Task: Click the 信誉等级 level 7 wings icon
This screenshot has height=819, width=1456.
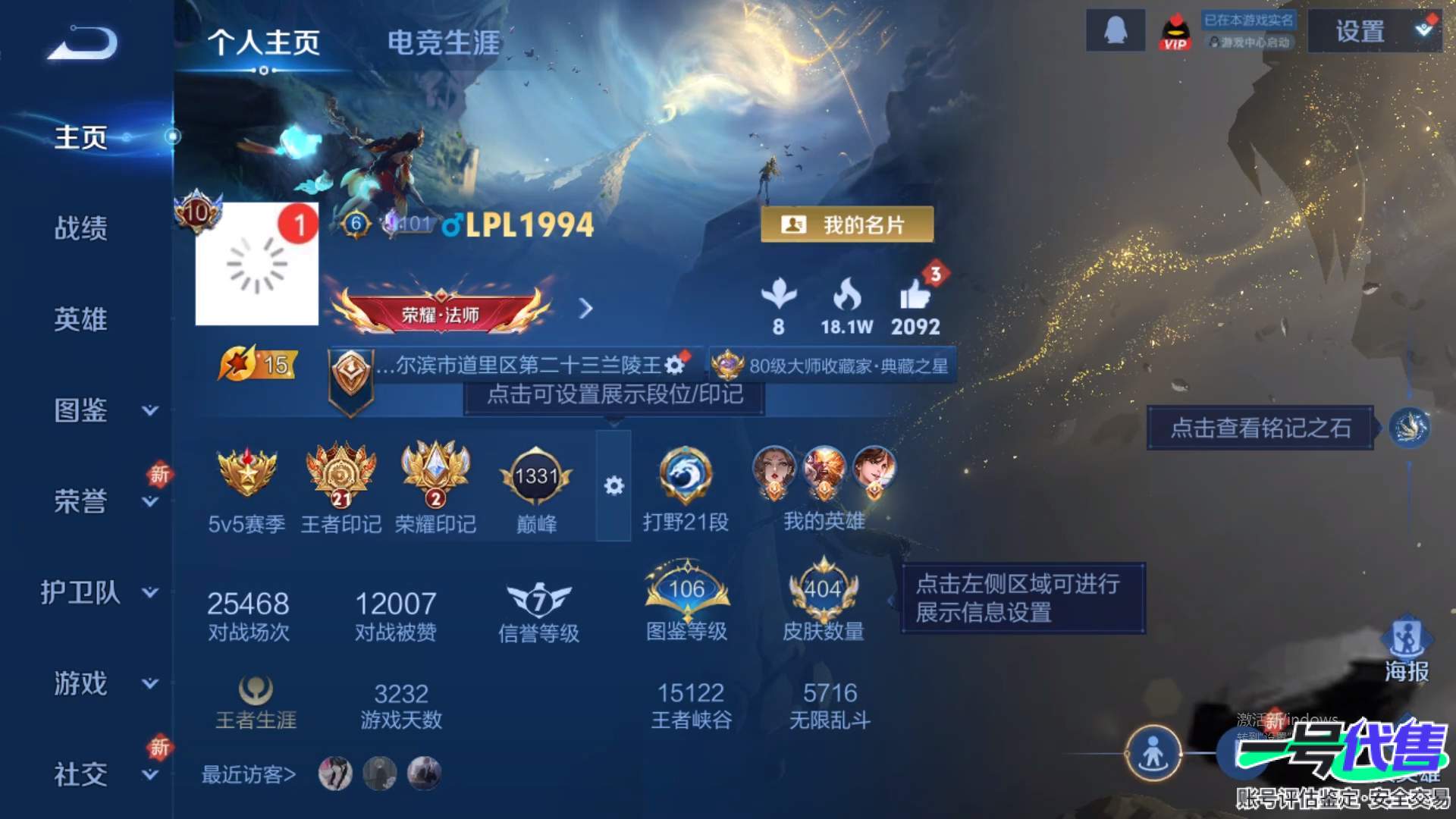Action: coord(540,599)
